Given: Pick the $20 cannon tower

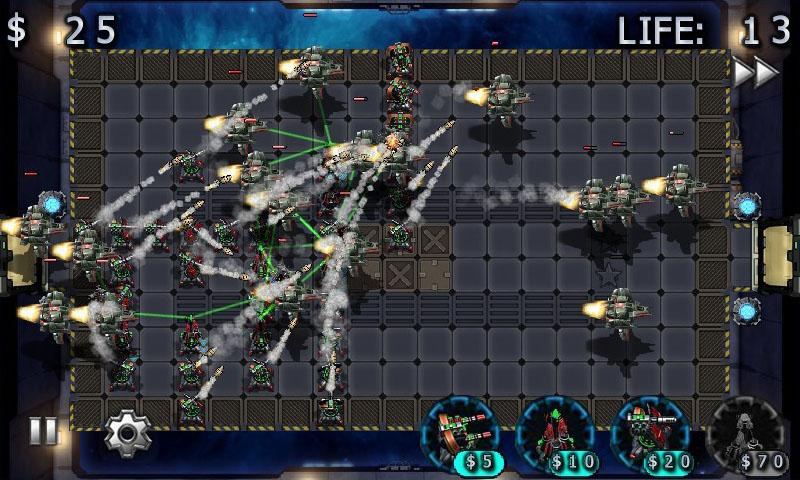Looking at the screenshot, I should pos(650,434).
